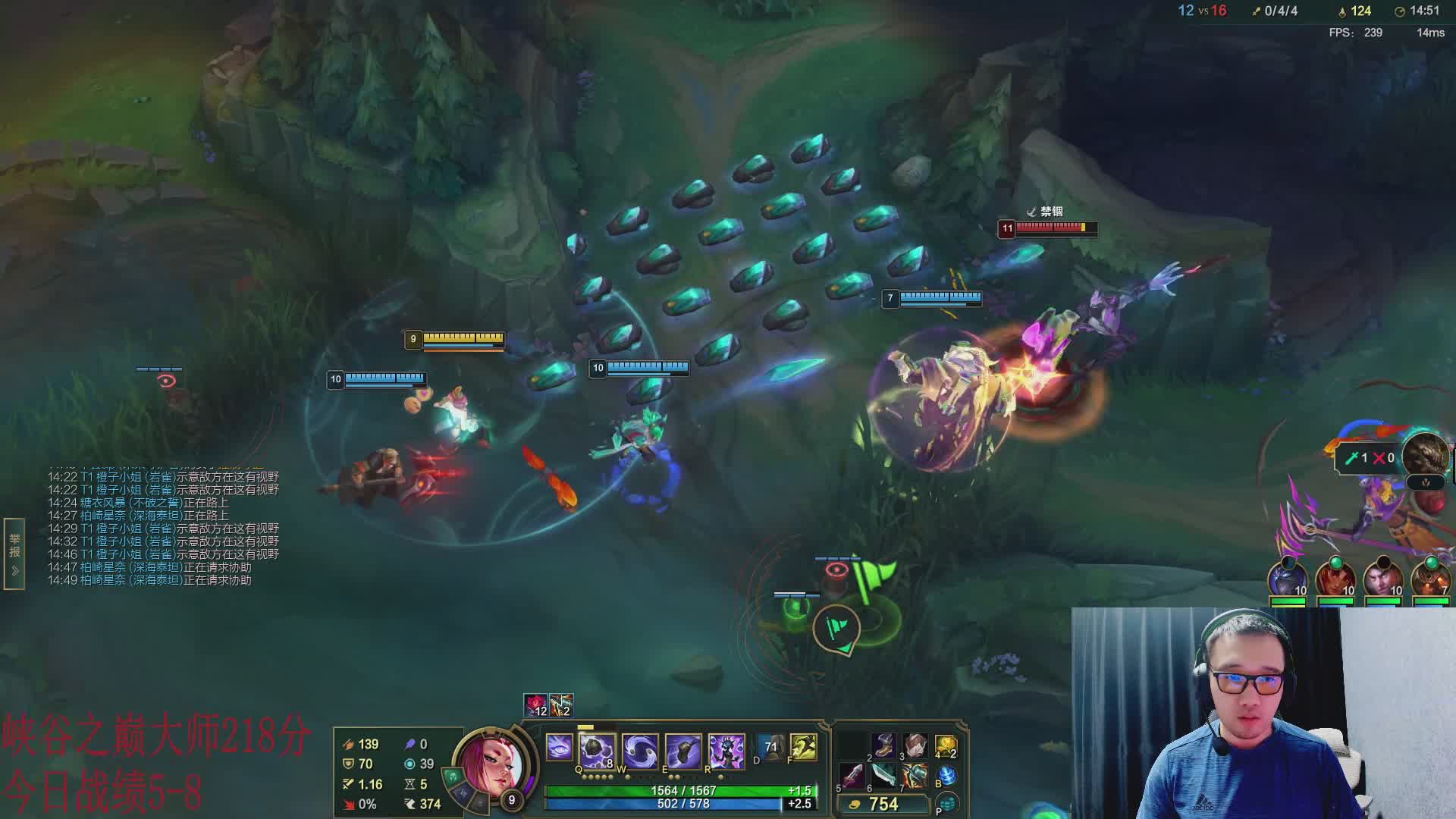Activate the Seismic Shove W ability
The height and width of the screenshot is (819, 1456).
(639, 749)
